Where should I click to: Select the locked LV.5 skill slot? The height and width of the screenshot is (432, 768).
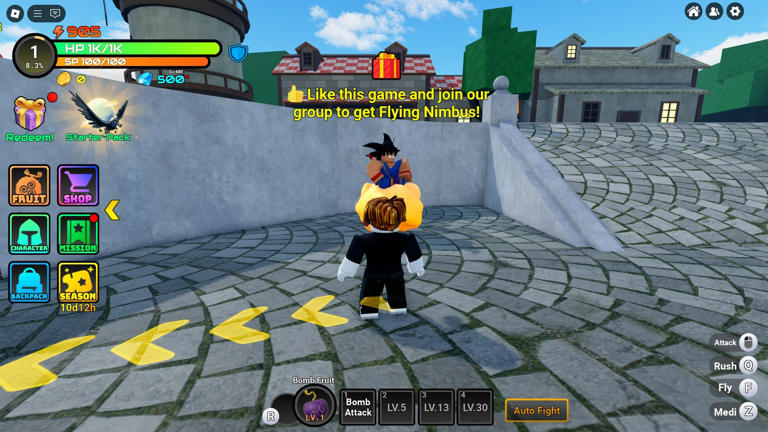coord(396,407)
